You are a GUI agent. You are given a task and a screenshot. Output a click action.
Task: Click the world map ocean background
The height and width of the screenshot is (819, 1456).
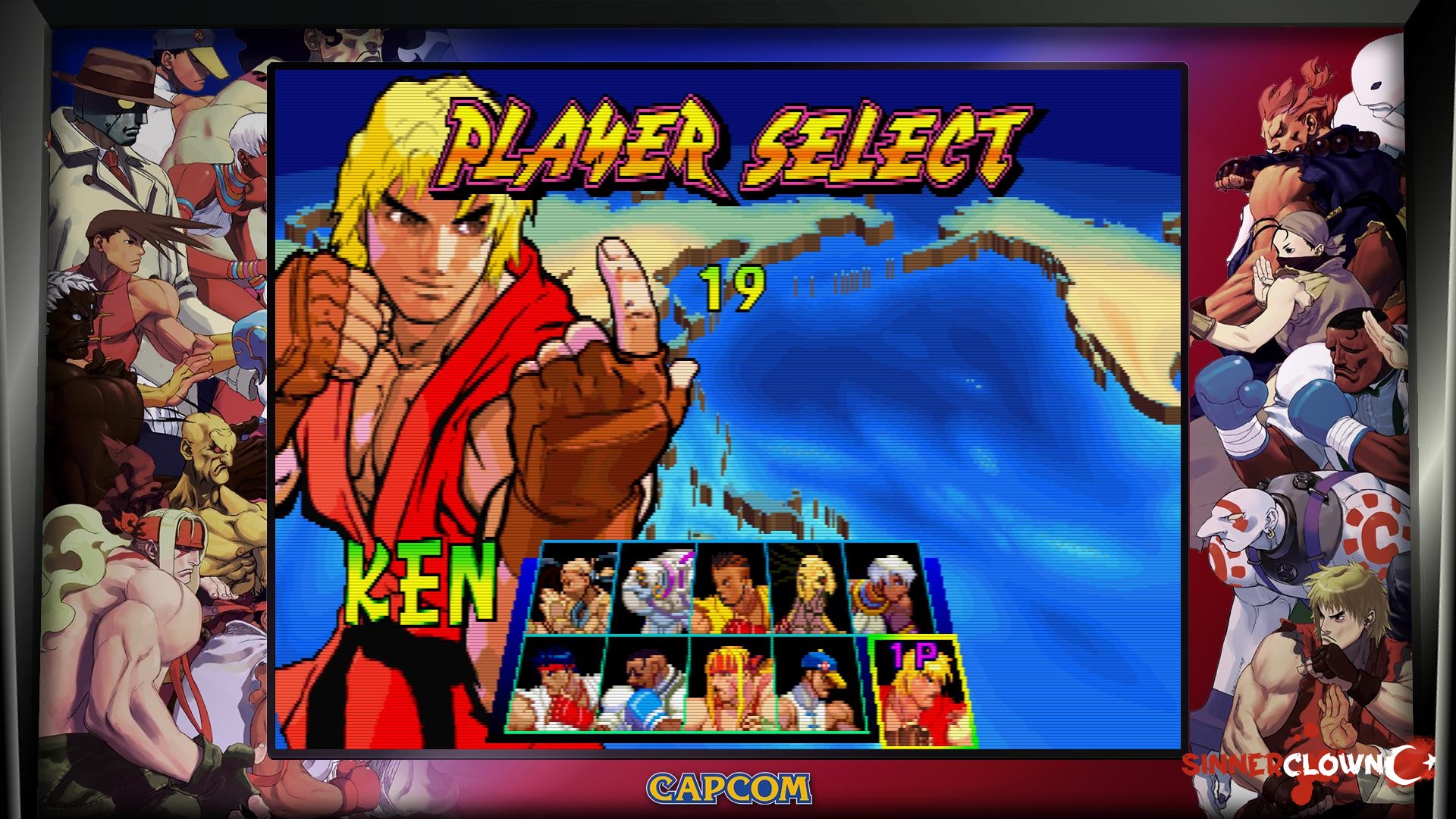(x=948, y=417)
